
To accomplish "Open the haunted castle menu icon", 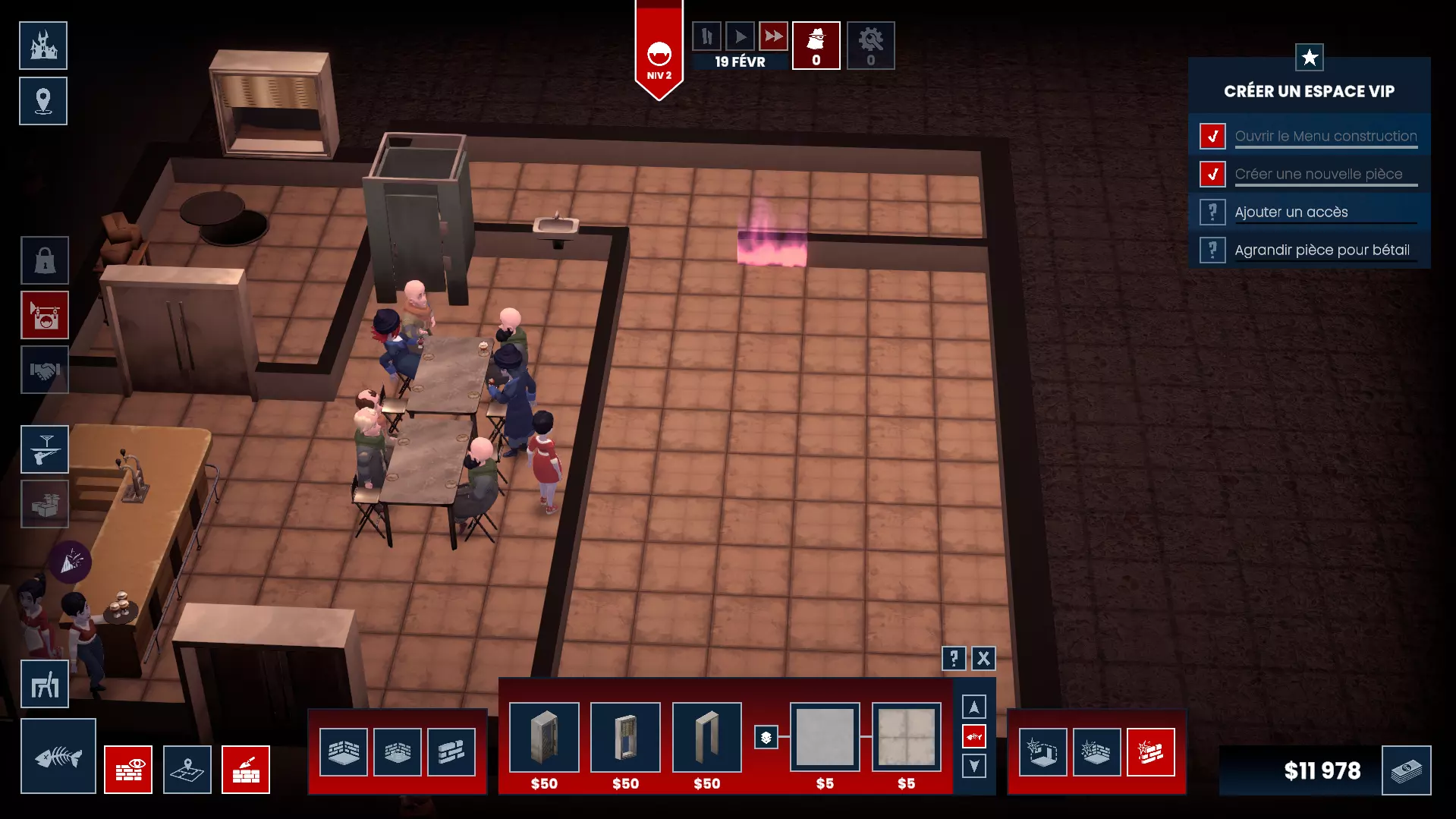I will tap(43, 46).
